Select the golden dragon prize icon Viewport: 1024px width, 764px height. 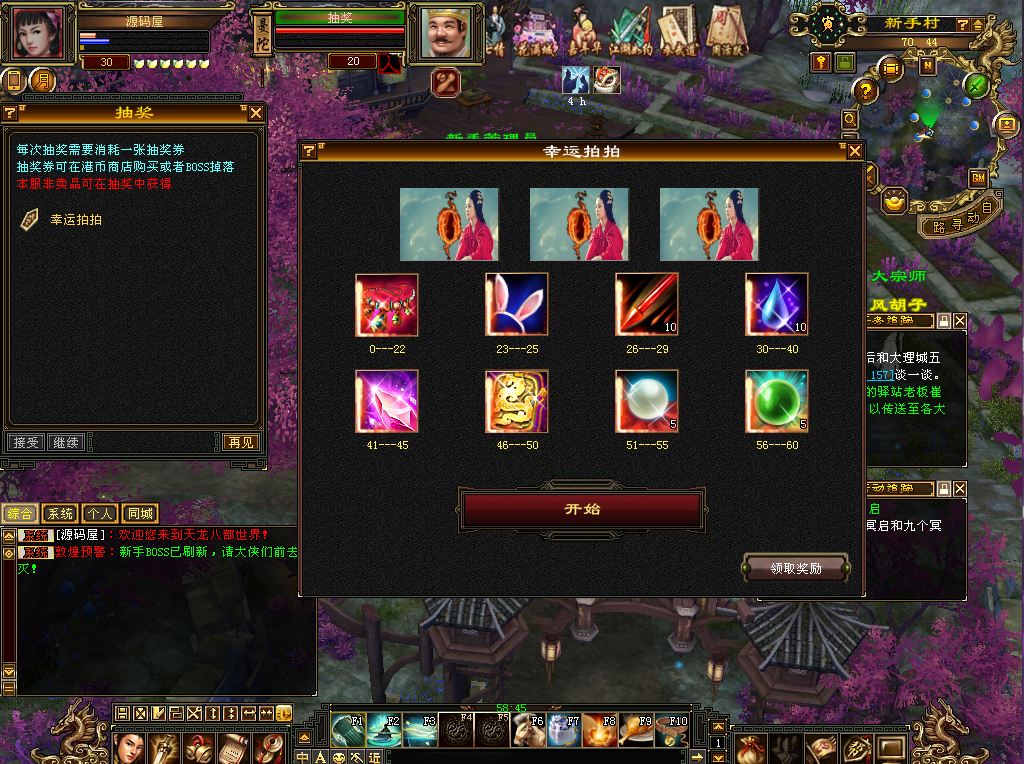[516, 402]
